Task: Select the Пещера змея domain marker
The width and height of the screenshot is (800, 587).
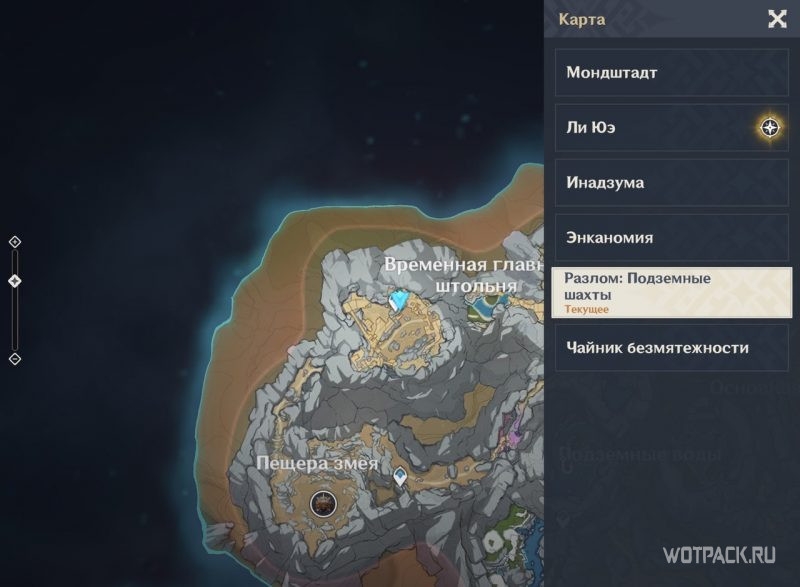Action: click(322, 504)
